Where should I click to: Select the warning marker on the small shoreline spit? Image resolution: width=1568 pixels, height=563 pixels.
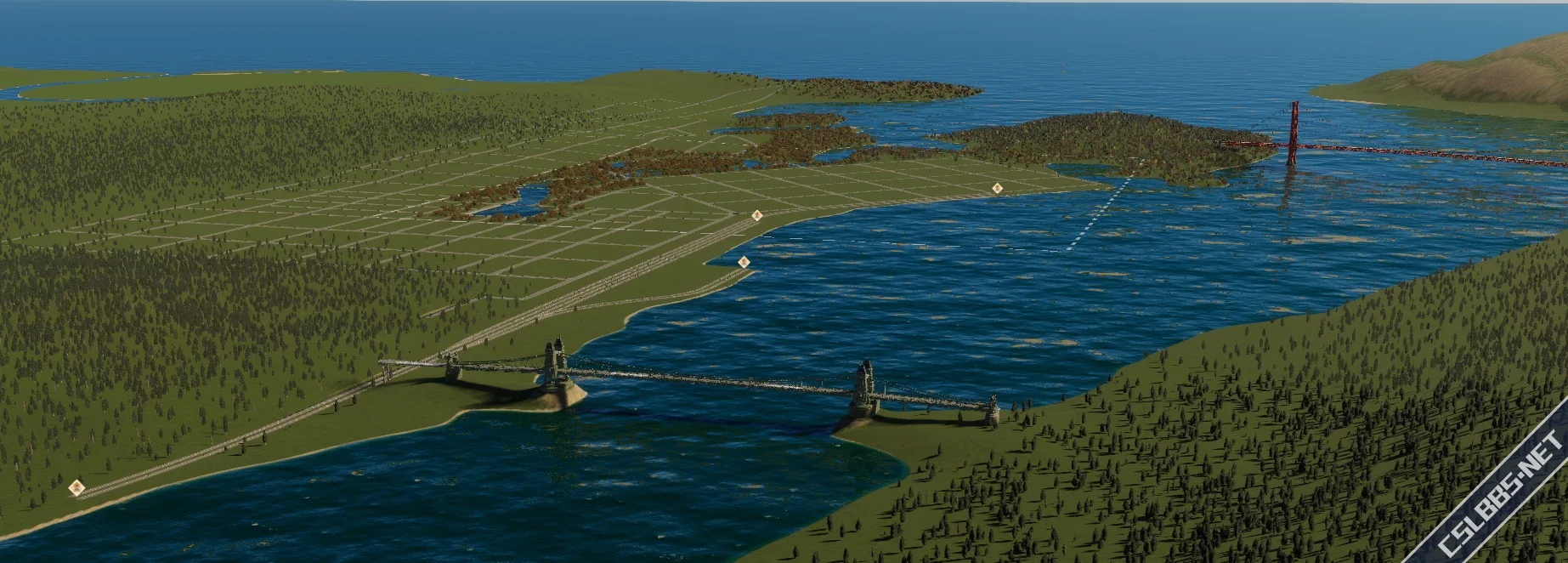point(744,262)
